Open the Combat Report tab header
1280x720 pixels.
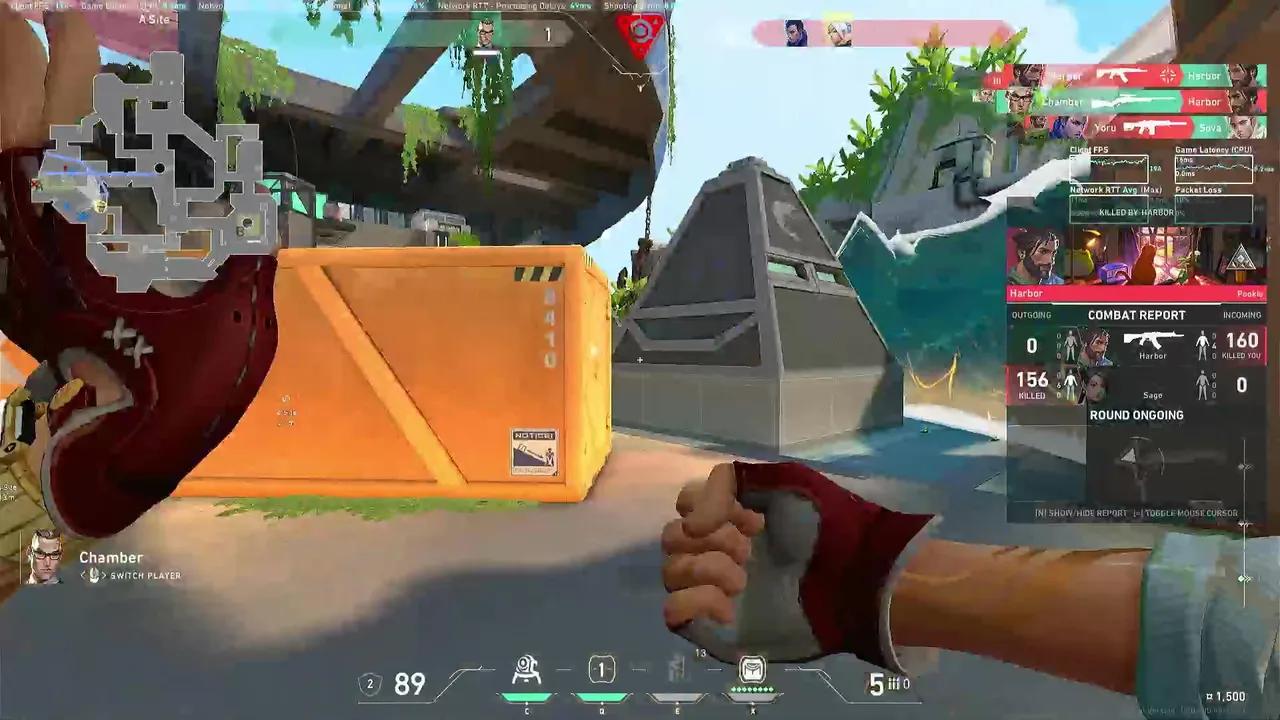click(1137, 314)
